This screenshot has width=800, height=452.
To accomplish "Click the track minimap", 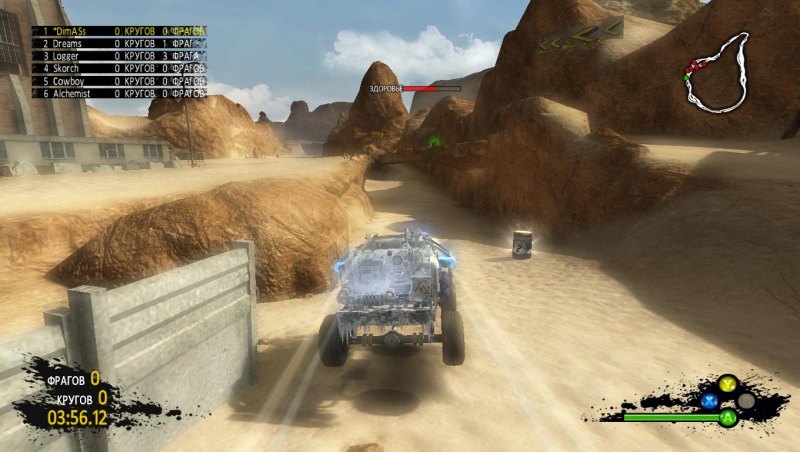I will point(716,73).
